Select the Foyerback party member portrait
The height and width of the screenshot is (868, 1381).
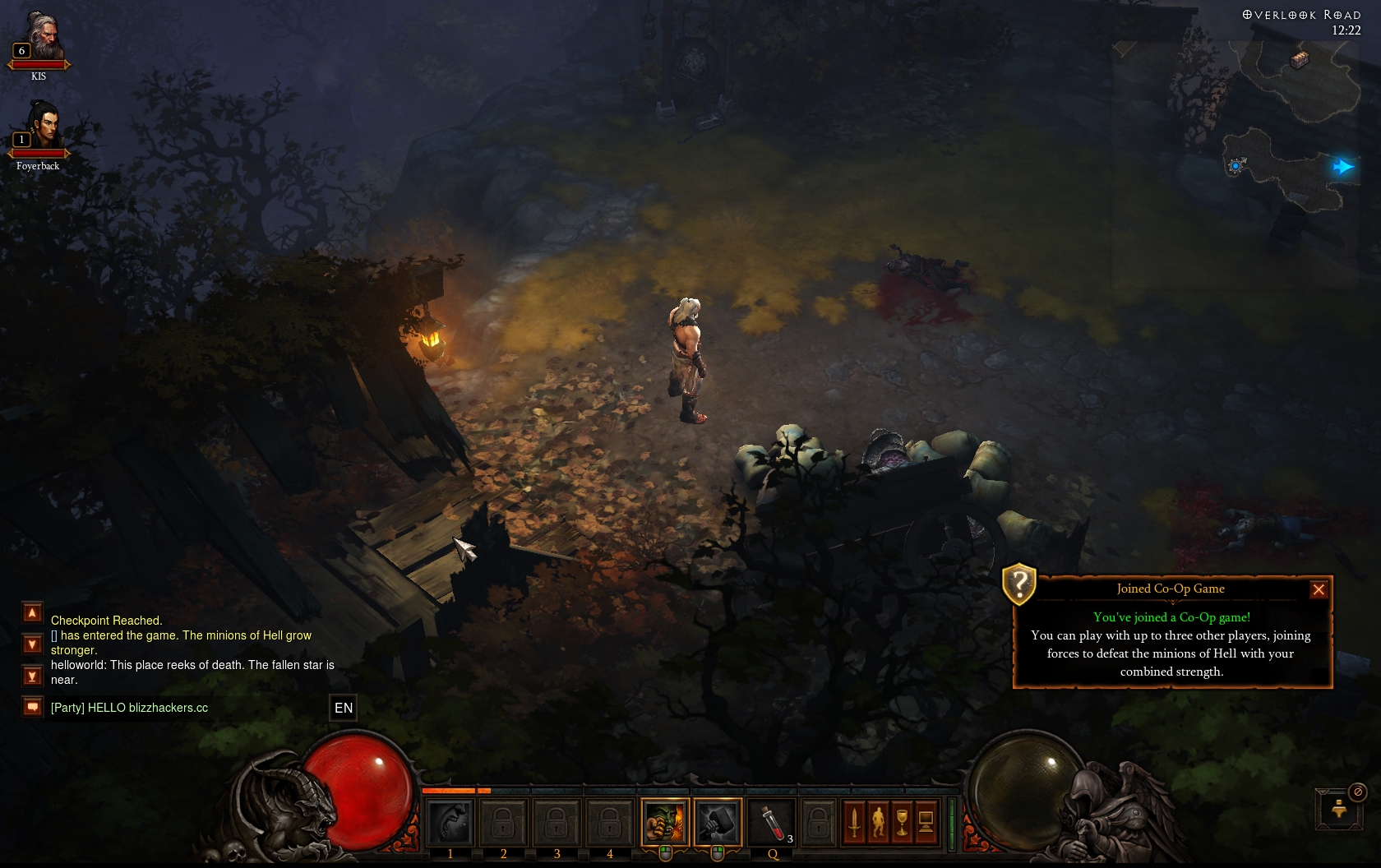point(41,128)
